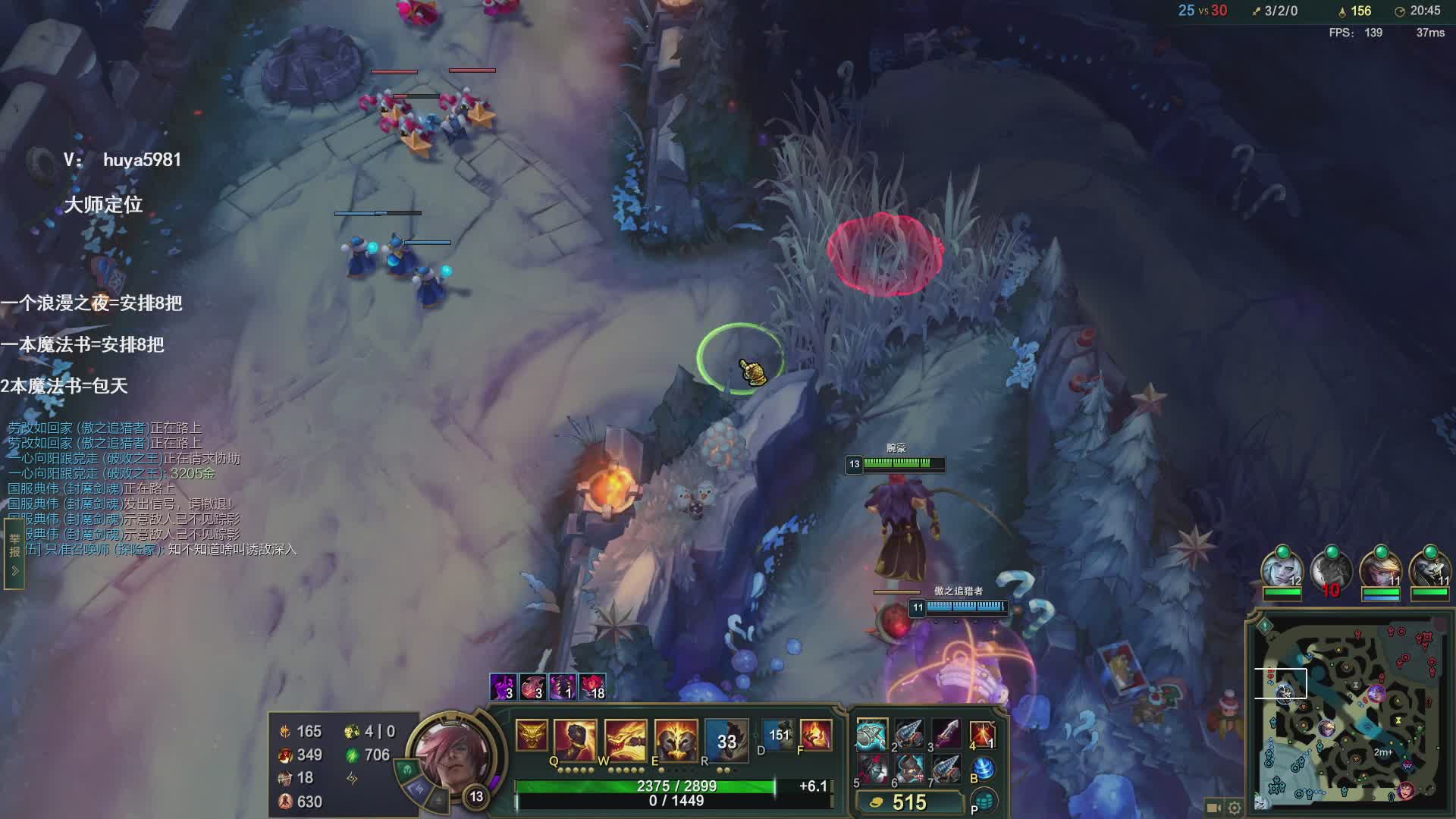Image resolution: width=1456 pixels, height=819 pixels.
Task: Select the dead ally portrait showing red 10
Action: tap(1331, 570)
